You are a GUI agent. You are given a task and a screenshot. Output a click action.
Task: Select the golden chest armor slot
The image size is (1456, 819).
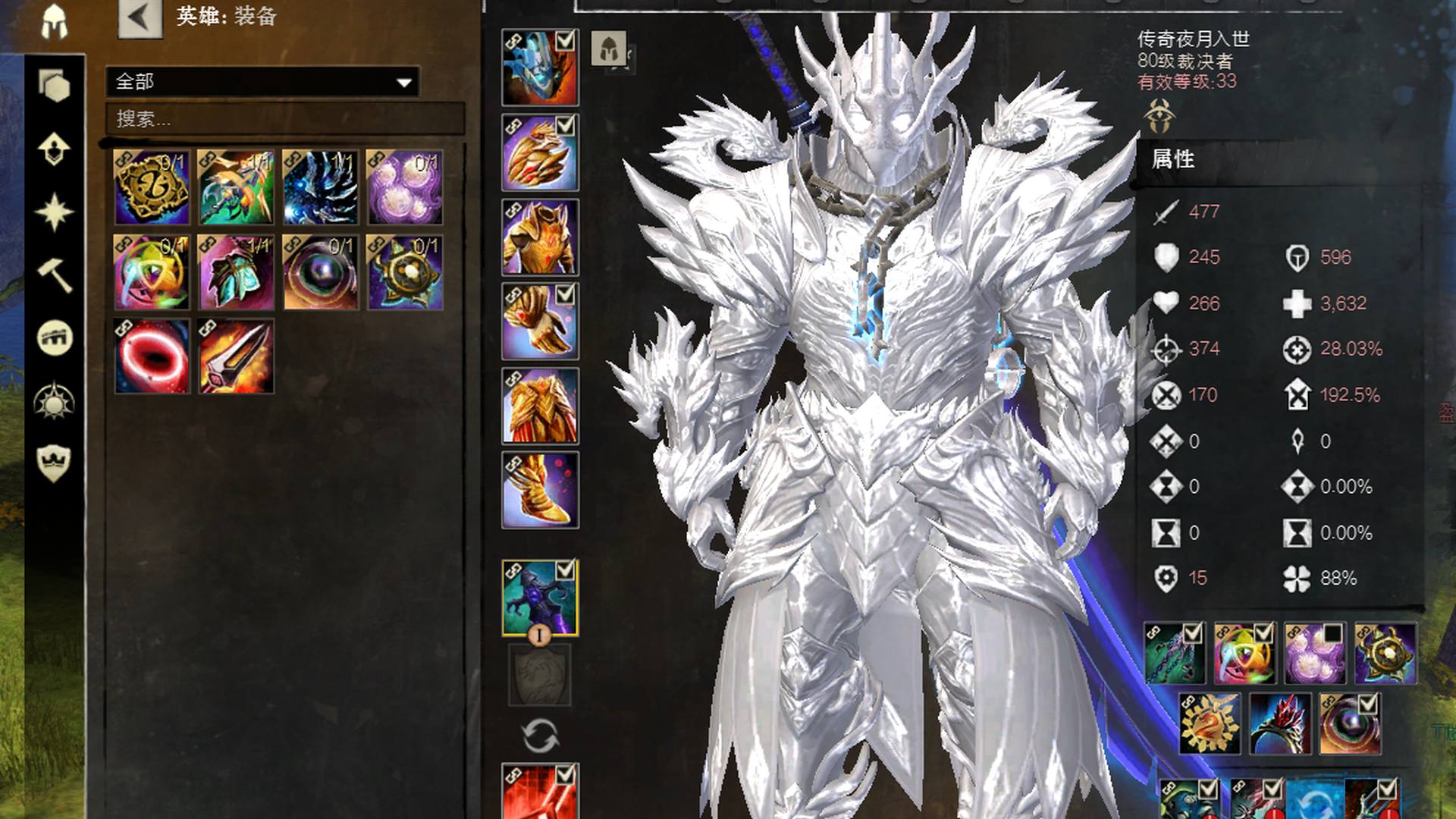540,237
